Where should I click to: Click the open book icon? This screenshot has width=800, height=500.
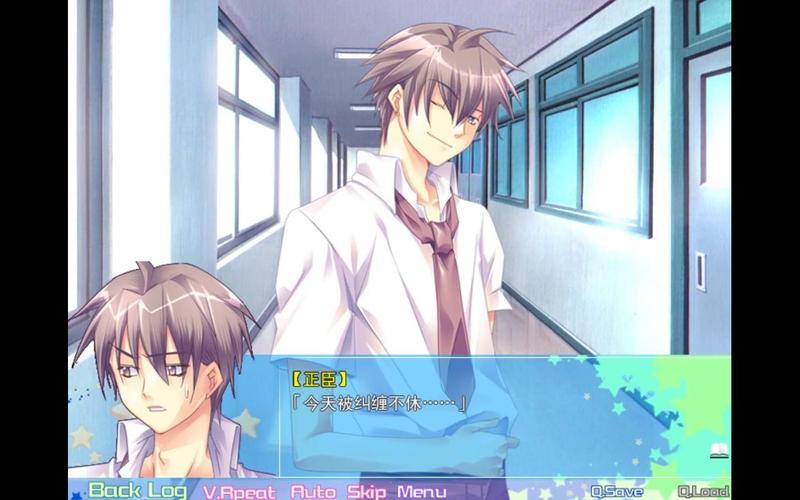click(719, 452)
